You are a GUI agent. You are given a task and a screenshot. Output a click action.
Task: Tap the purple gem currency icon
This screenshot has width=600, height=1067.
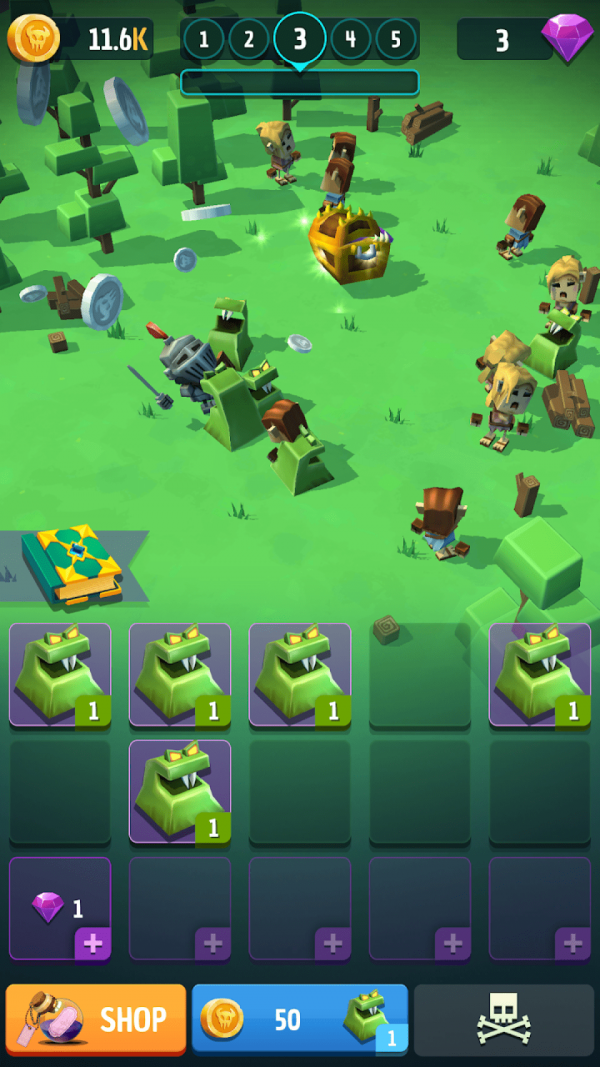click(567, 37)
